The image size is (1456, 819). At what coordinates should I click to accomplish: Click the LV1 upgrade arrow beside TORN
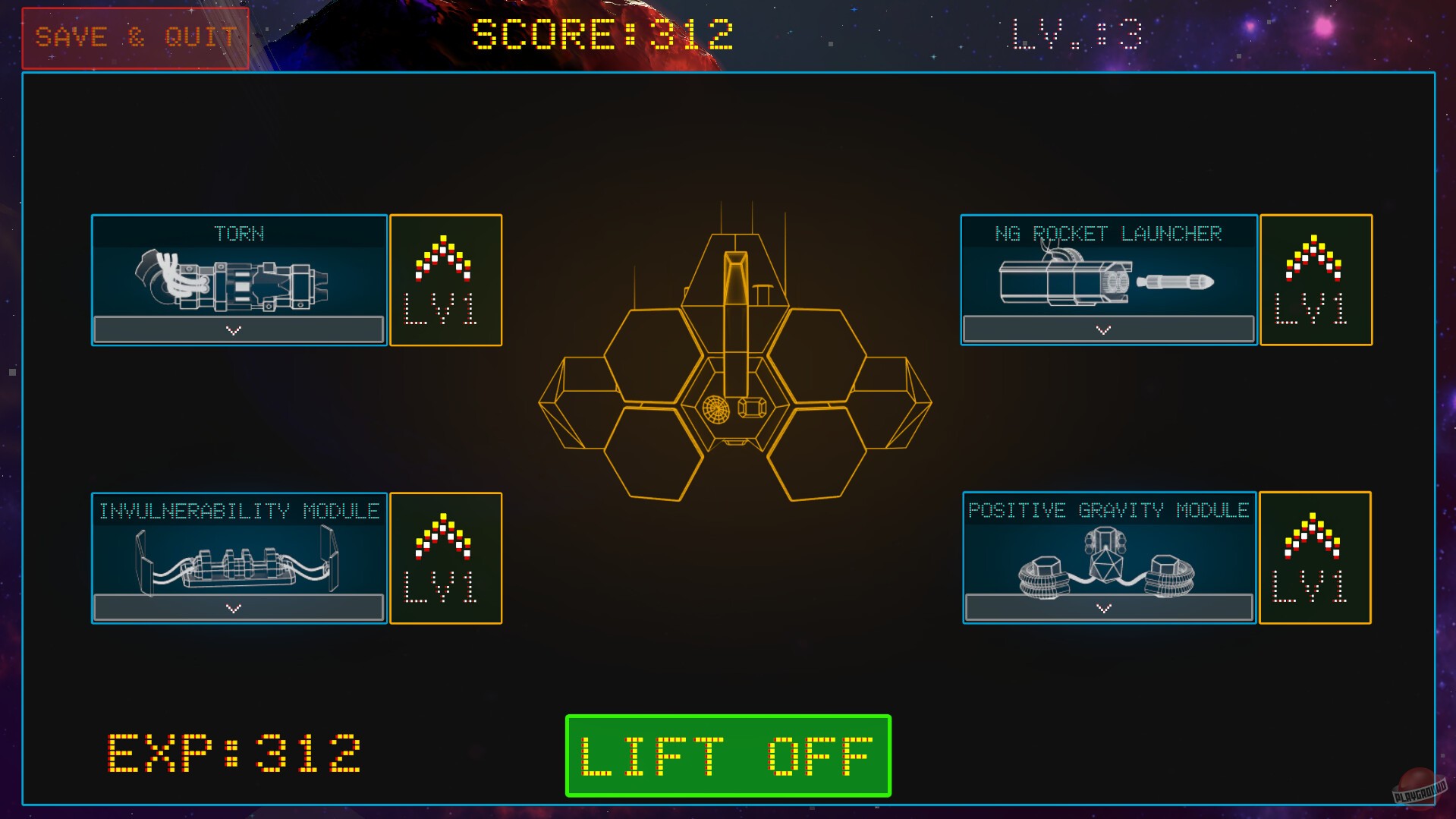coord(445,279)
